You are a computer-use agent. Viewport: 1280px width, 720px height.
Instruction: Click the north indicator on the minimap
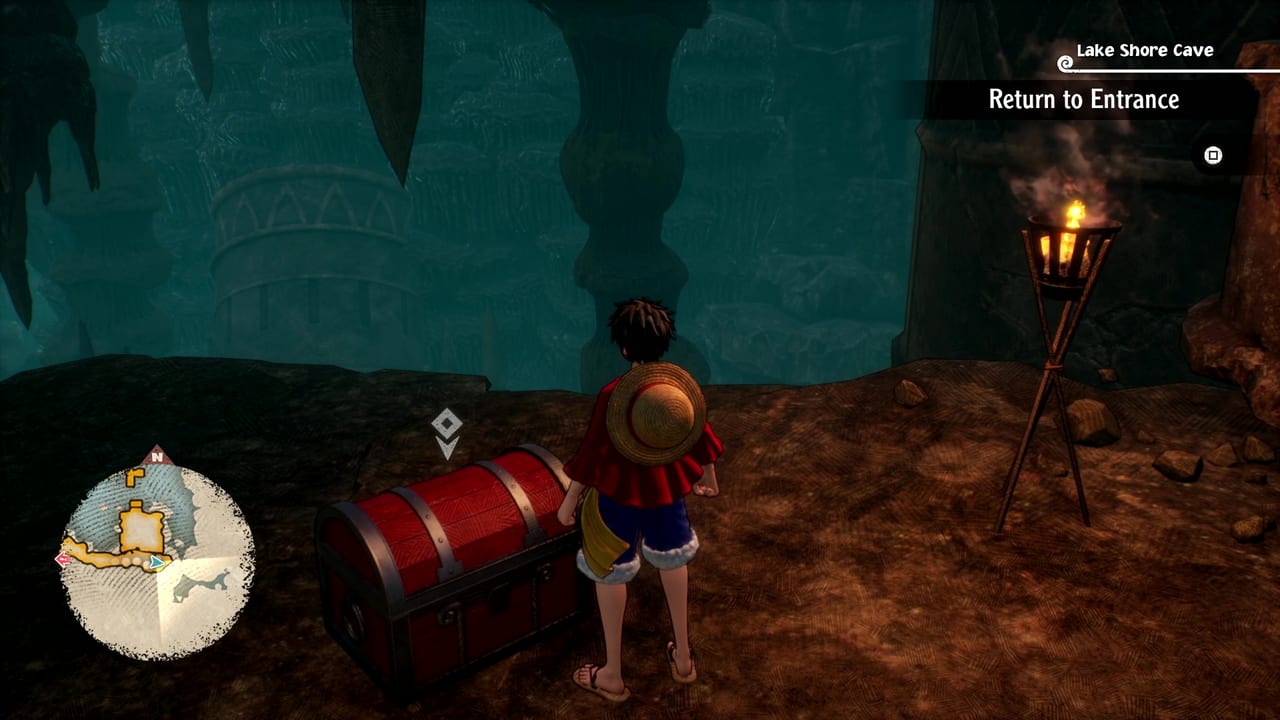pos(157,456)
